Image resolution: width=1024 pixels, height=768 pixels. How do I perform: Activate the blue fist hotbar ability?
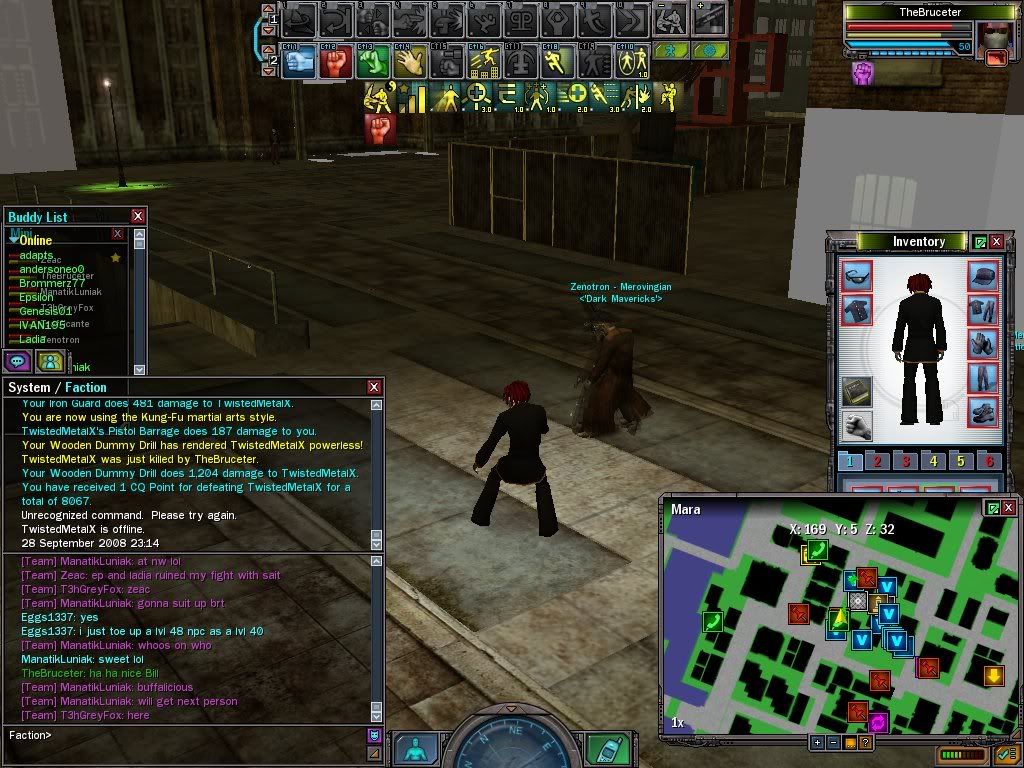(299, 62)
